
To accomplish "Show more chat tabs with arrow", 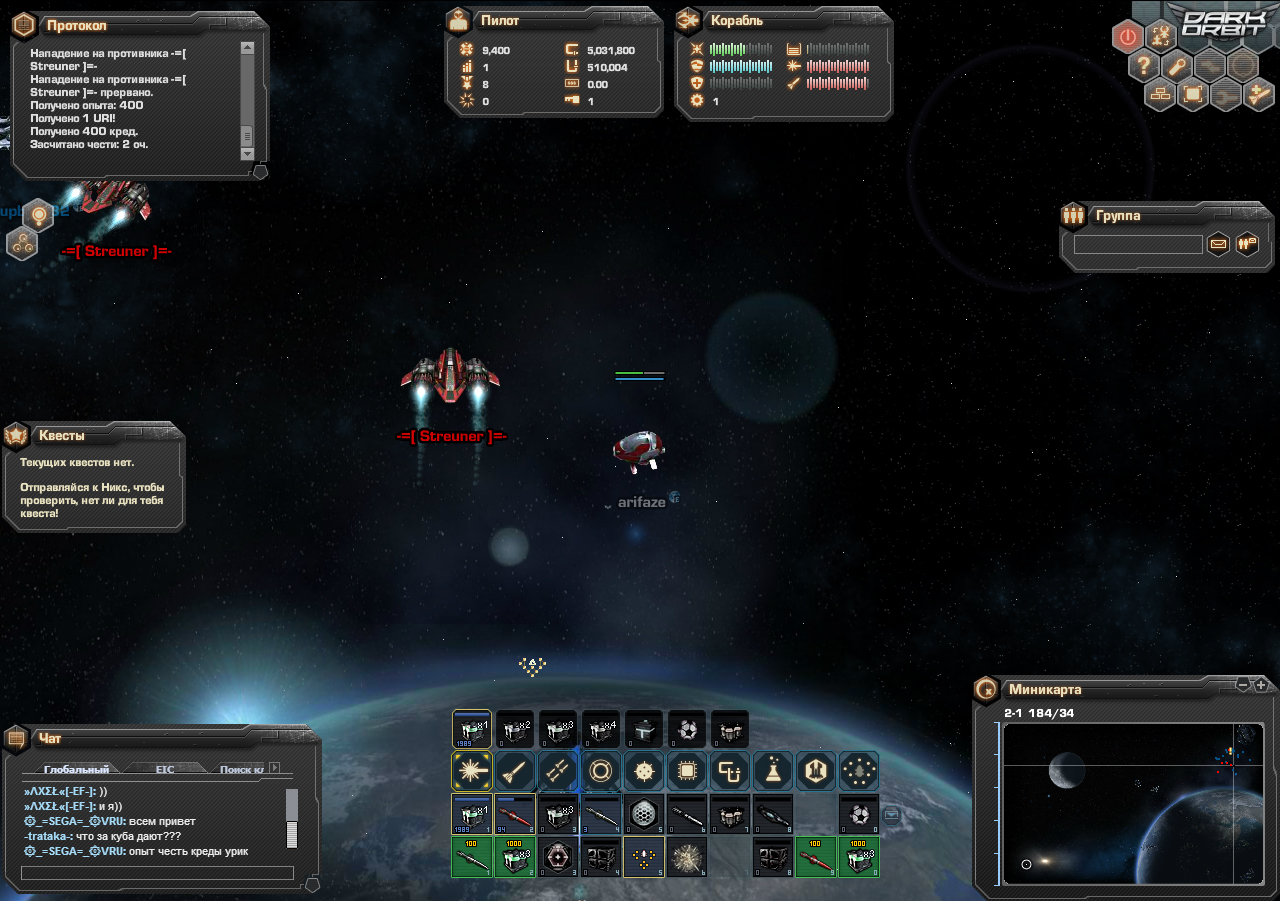I will (x=275, y=768).
